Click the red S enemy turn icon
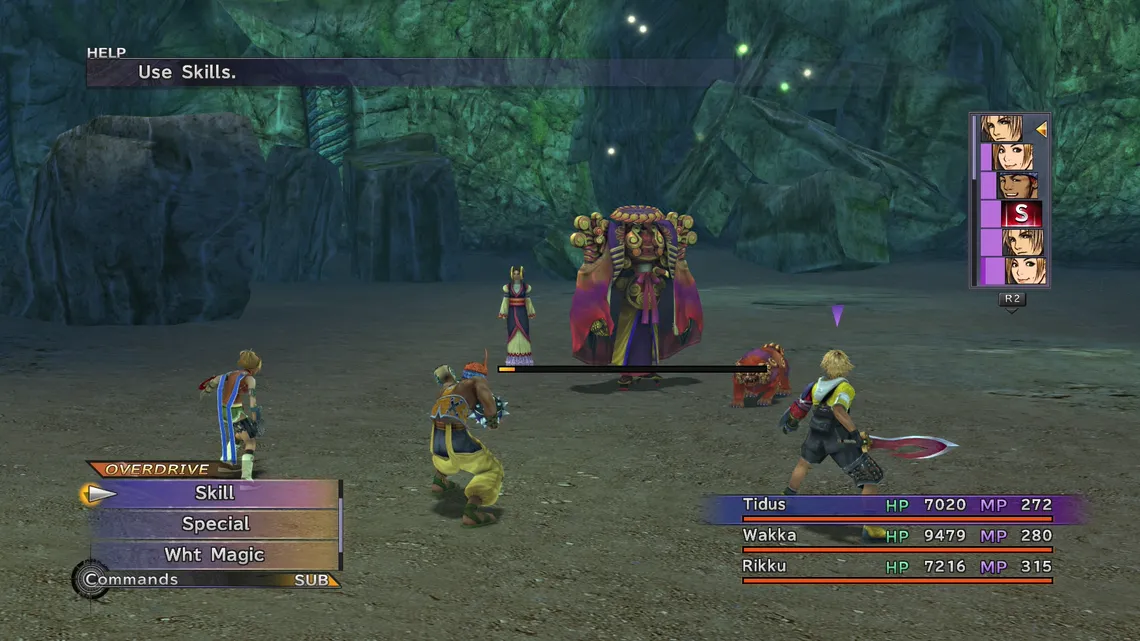1140x641 pixels. click(x=1020, y=214)
